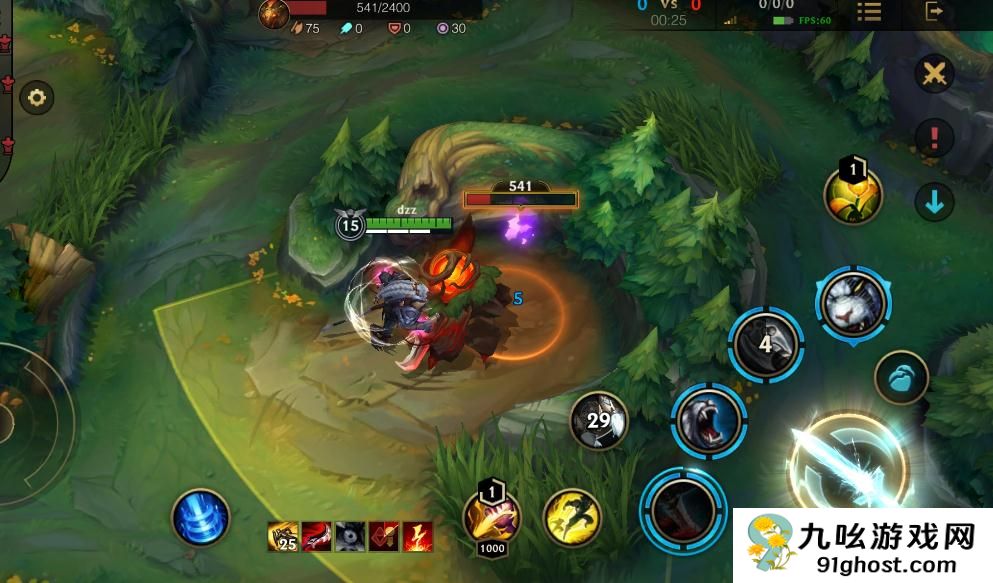Use the teal stone ward button
Viewport: 993px width, 583px height.
click(x=901, y=378)
